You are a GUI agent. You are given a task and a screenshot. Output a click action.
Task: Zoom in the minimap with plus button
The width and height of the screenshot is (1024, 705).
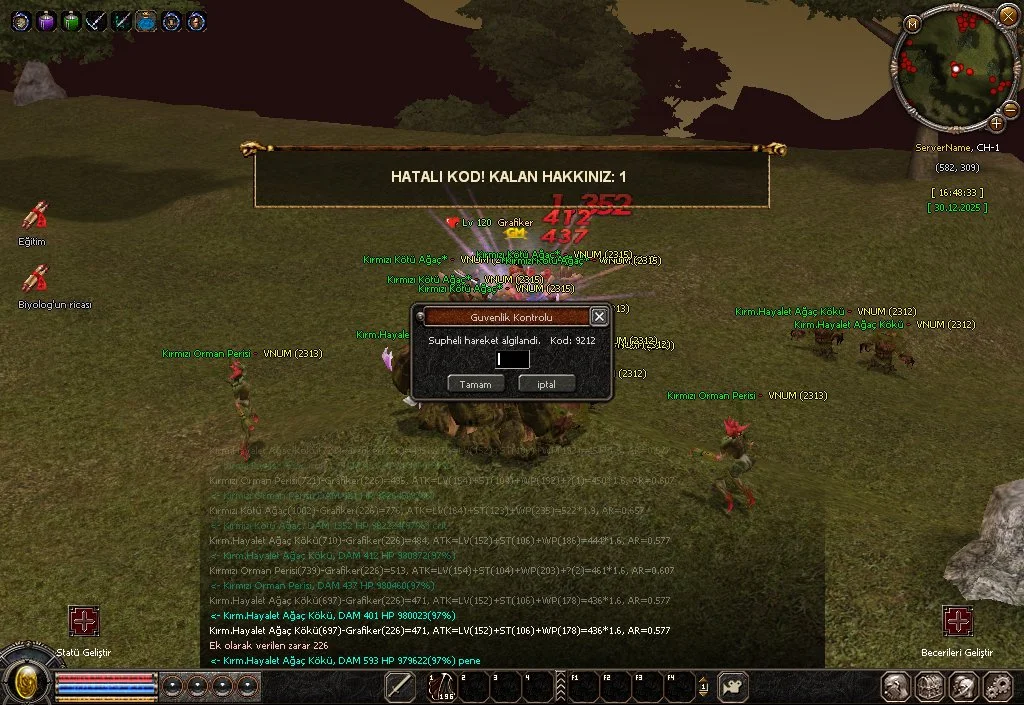(997, 123)
